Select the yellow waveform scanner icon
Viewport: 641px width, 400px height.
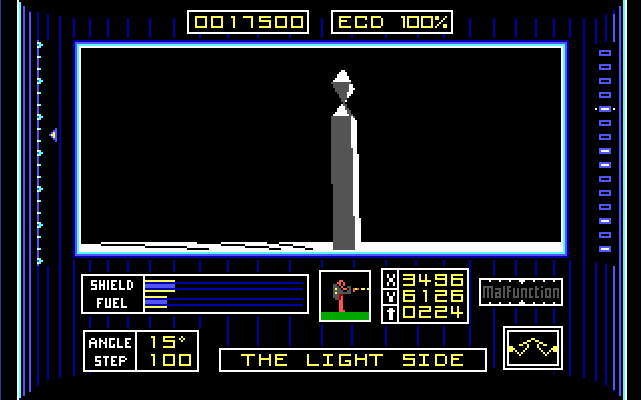533,348
